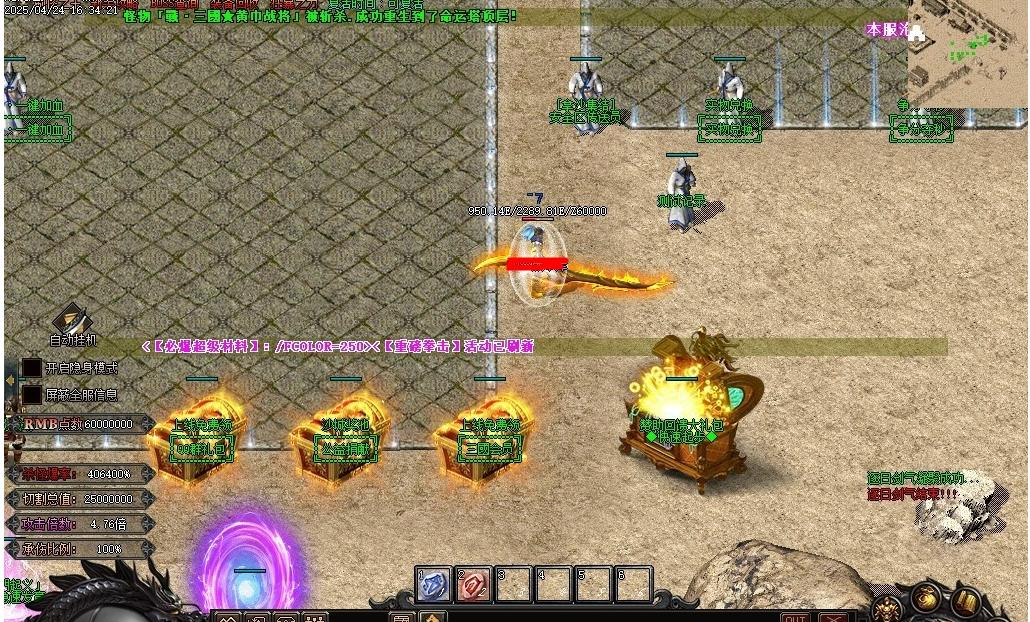Tick the 开启隐身模式 checkbox

click(x=32, y=368)
